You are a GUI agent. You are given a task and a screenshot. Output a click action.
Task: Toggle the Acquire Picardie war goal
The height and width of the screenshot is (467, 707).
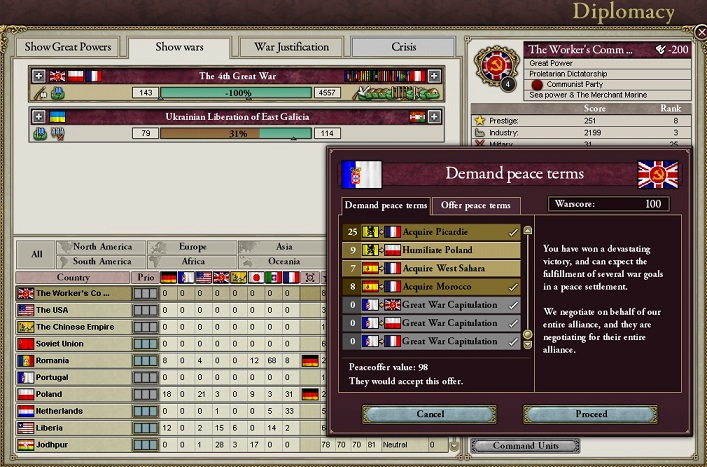[x=428, y=232]
